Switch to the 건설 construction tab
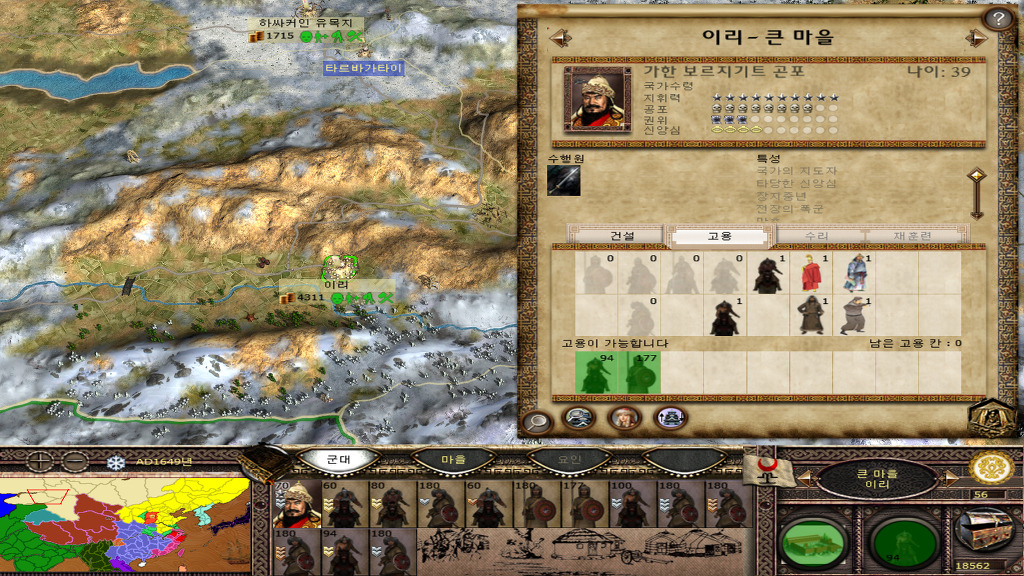 click(621, 236)
